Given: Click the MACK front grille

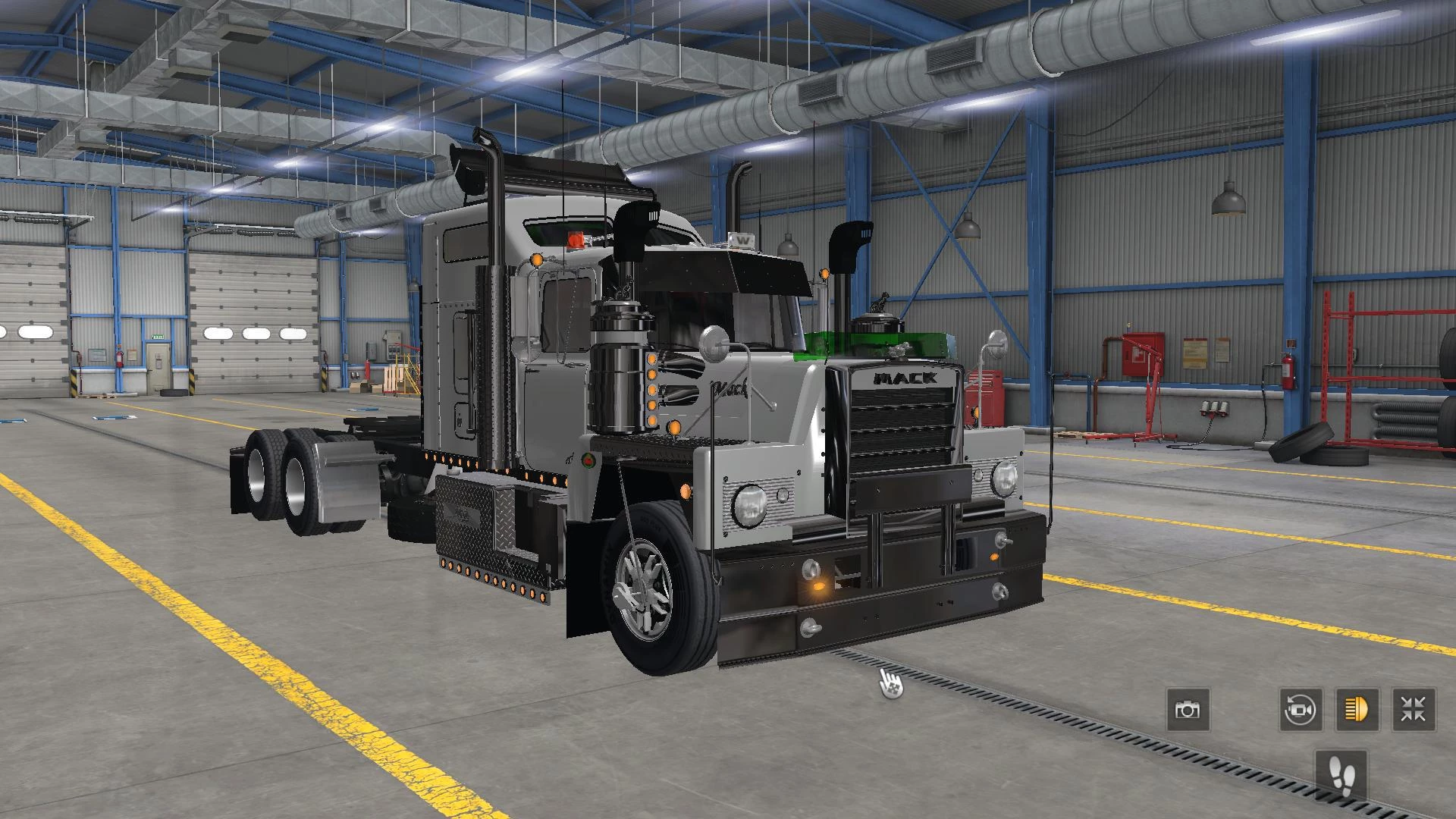Looking at the screenshot, I should tap(902, 425).
